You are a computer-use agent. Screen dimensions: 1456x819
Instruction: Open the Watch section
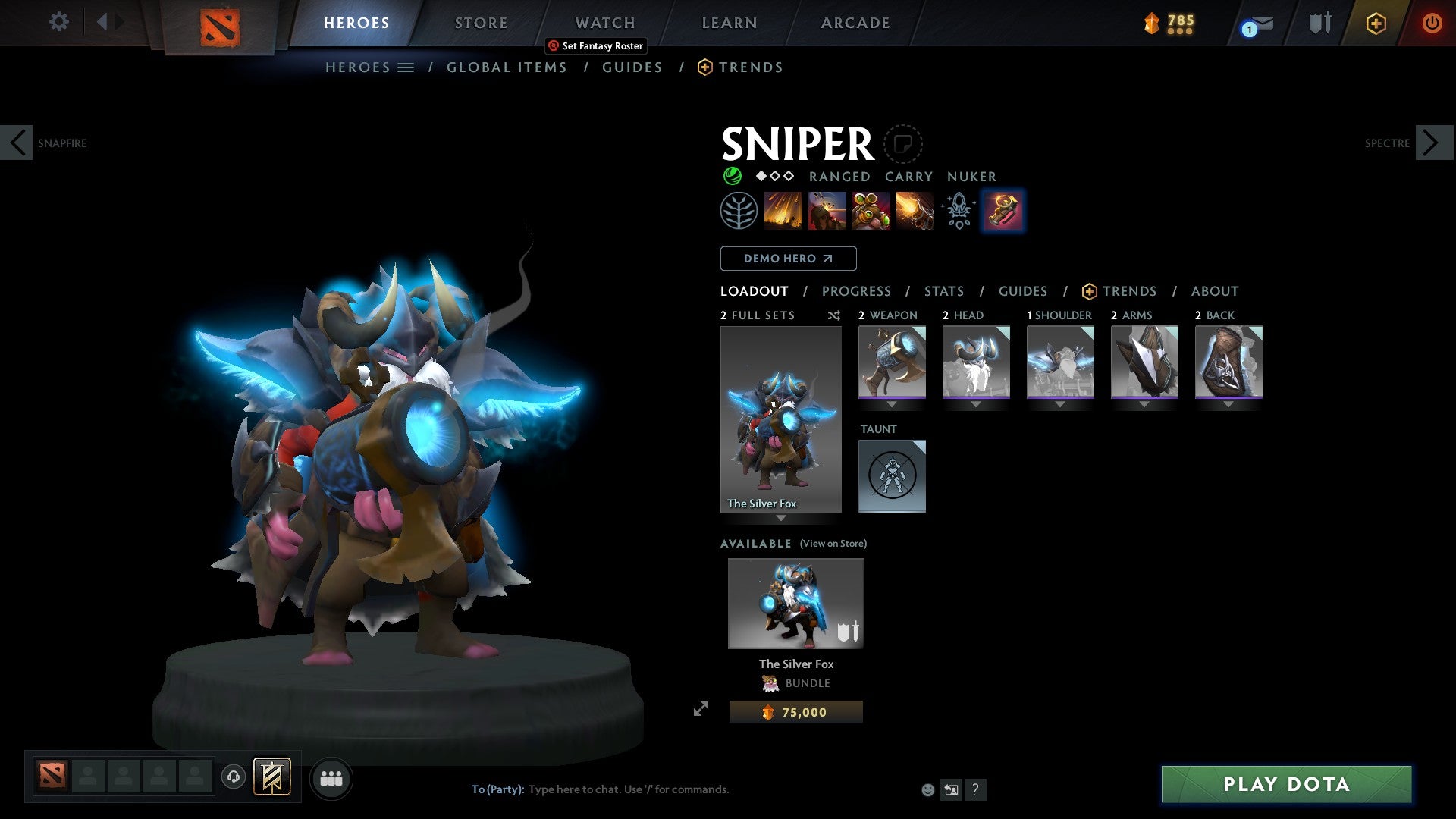coord(604,23)
